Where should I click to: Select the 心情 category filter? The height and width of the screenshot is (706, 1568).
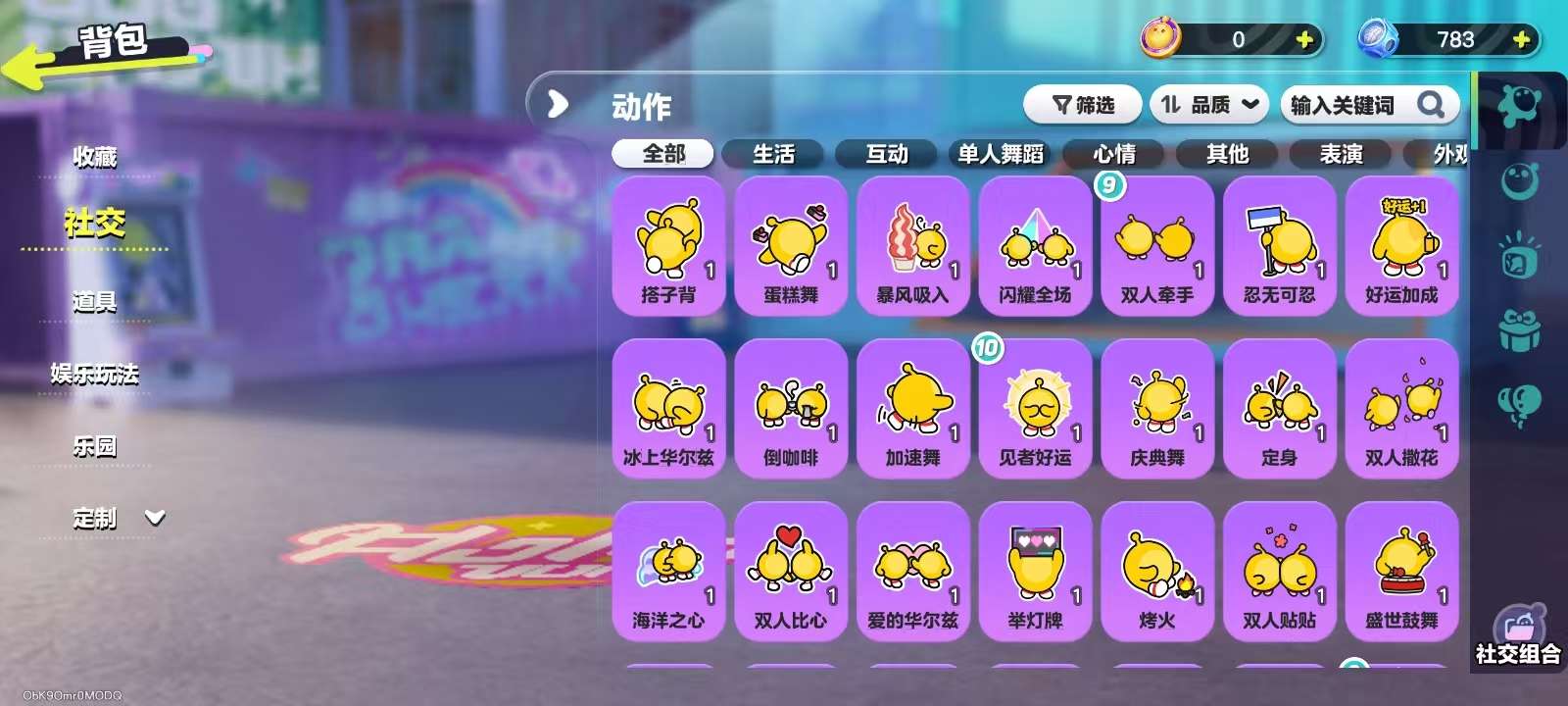point(1114,153)
